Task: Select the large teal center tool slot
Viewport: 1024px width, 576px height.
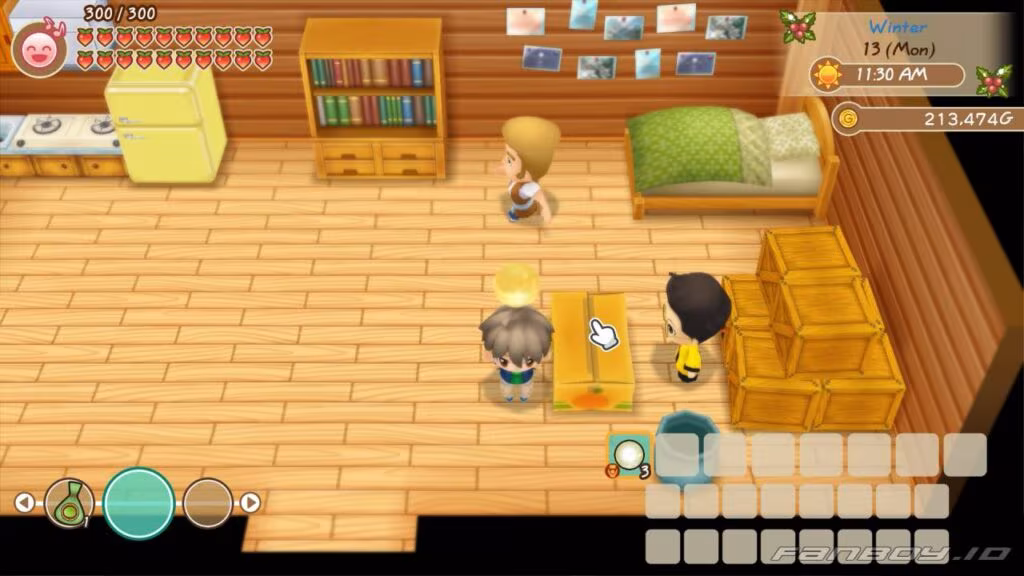Action: [x=139, y=503]
